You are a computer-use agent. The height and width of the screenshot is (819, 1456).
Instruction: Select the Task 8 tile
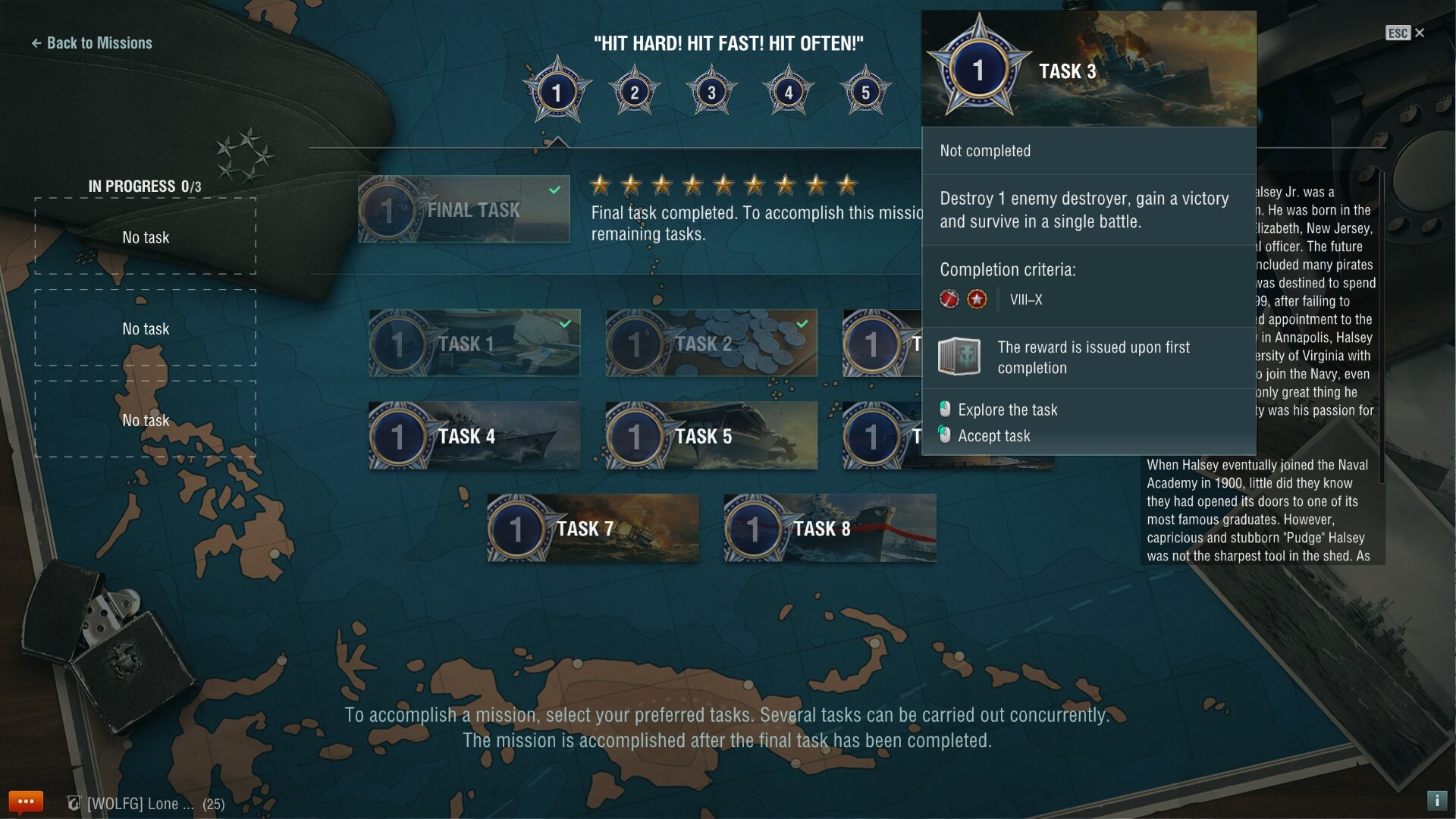point(830,529)
